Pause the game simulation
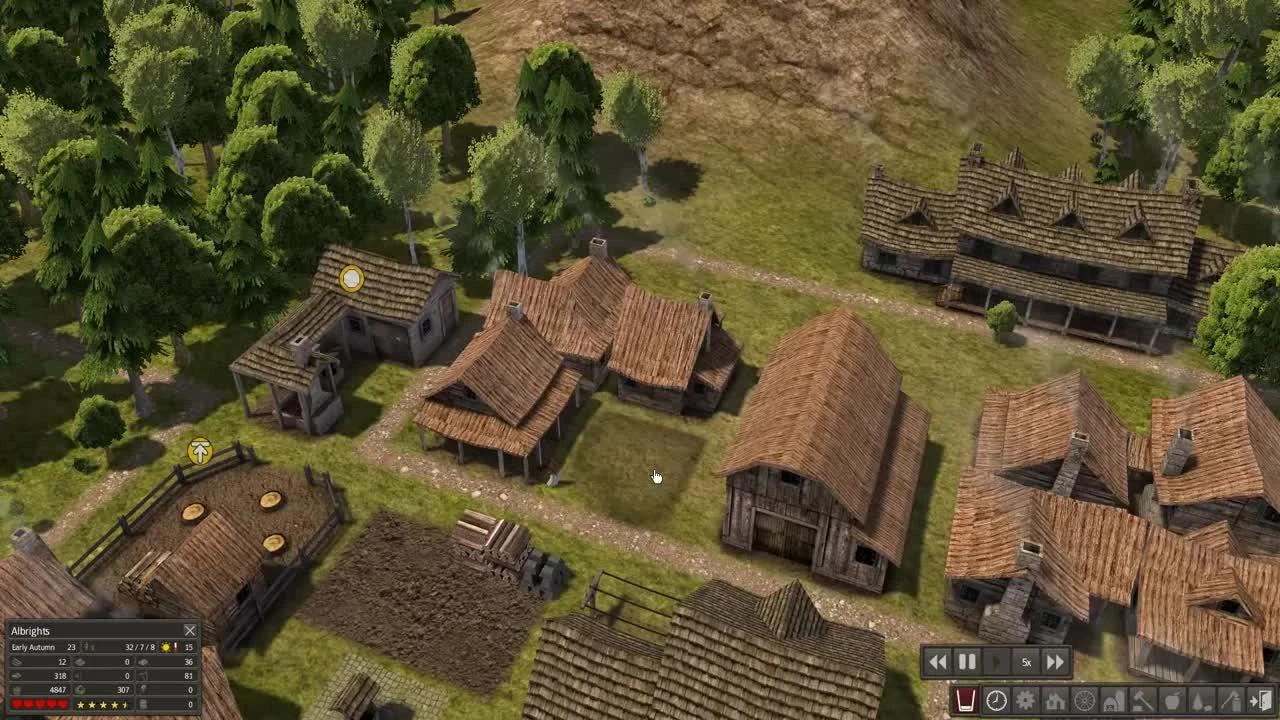The width and height of the screenshot is (1280, 720). [966, 661]
